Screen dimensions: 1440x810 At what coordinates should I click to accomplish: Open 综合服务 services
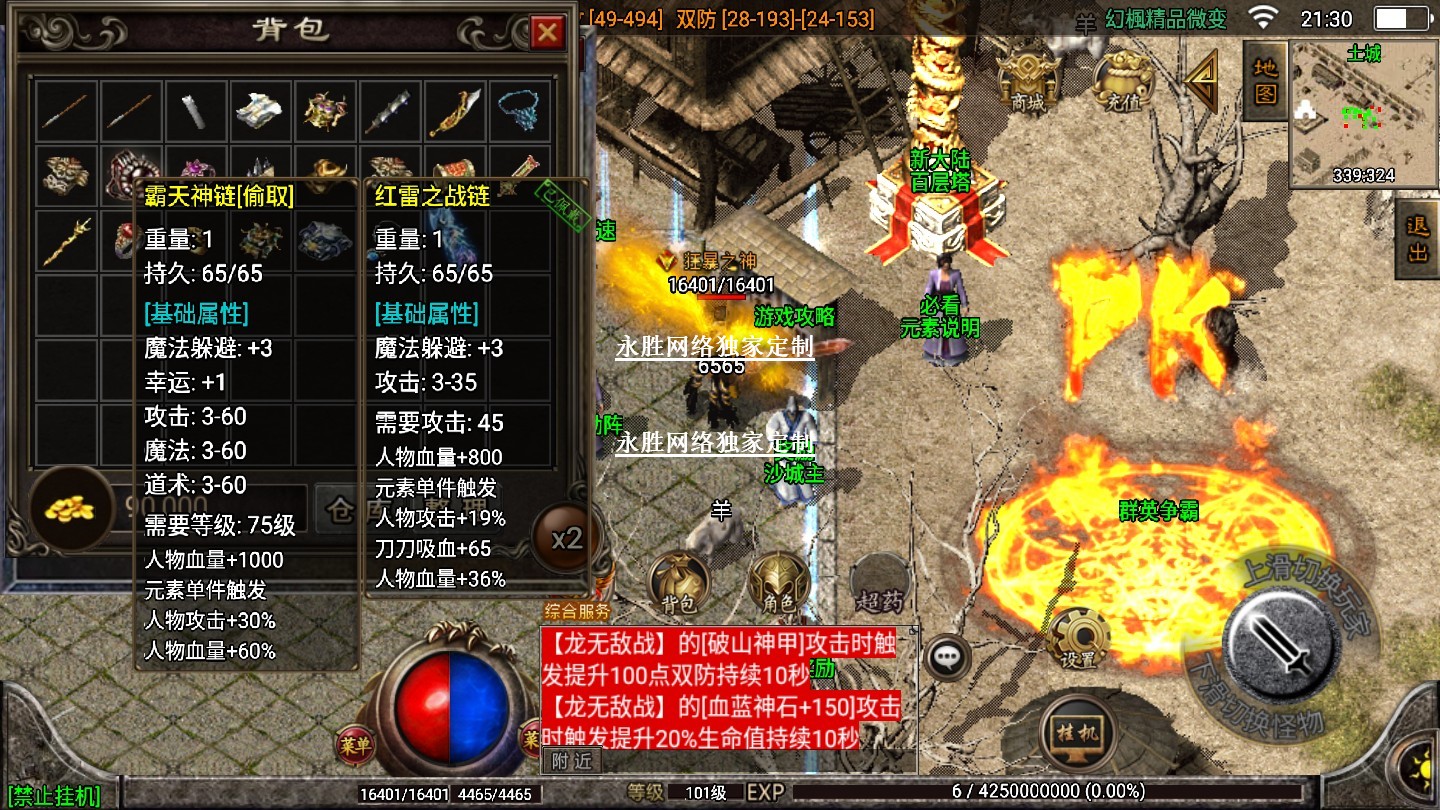point(576,610)
